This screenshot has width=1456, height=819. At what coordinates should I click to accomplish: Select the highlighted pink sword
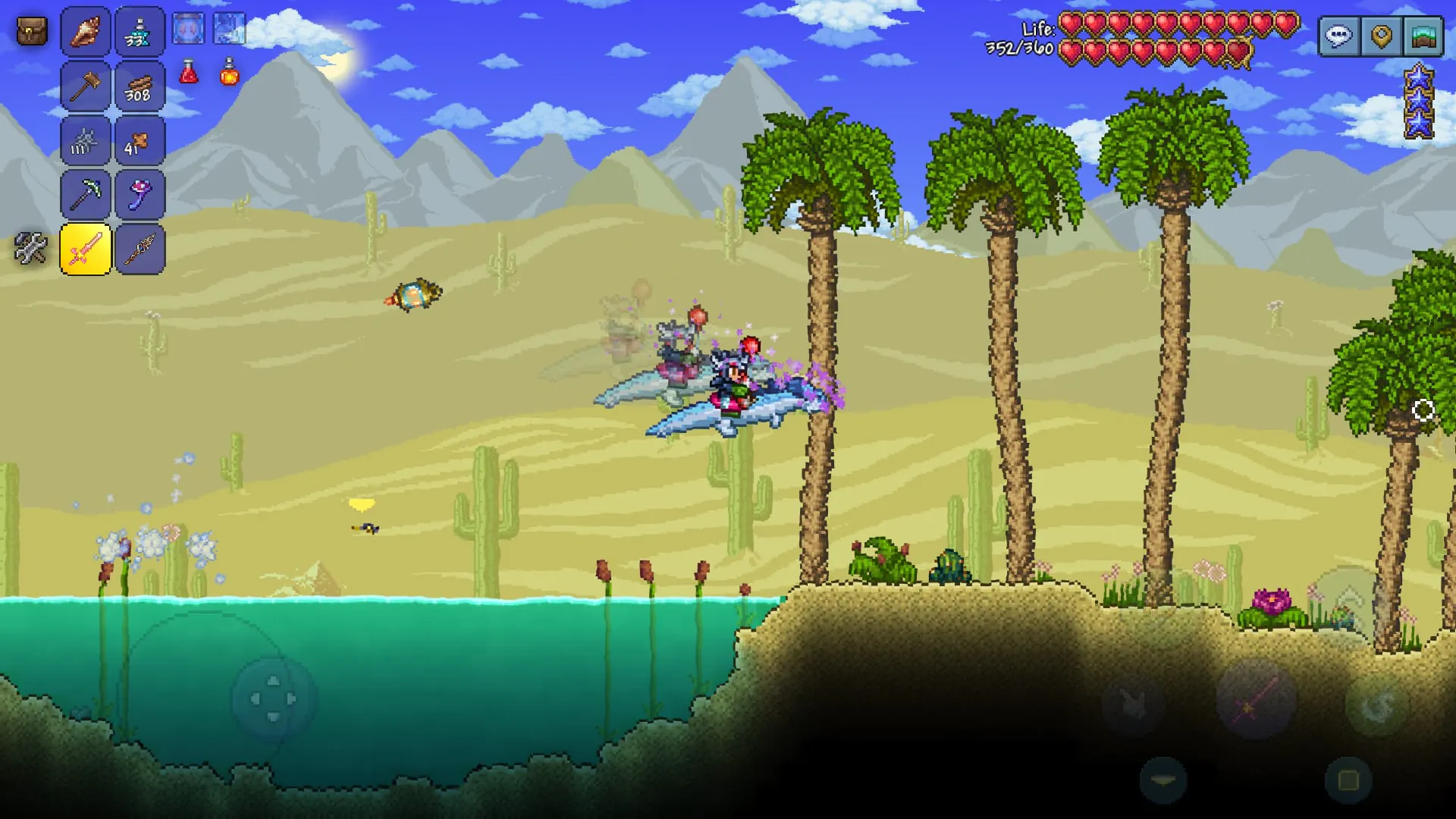click(x=85, y=248)
